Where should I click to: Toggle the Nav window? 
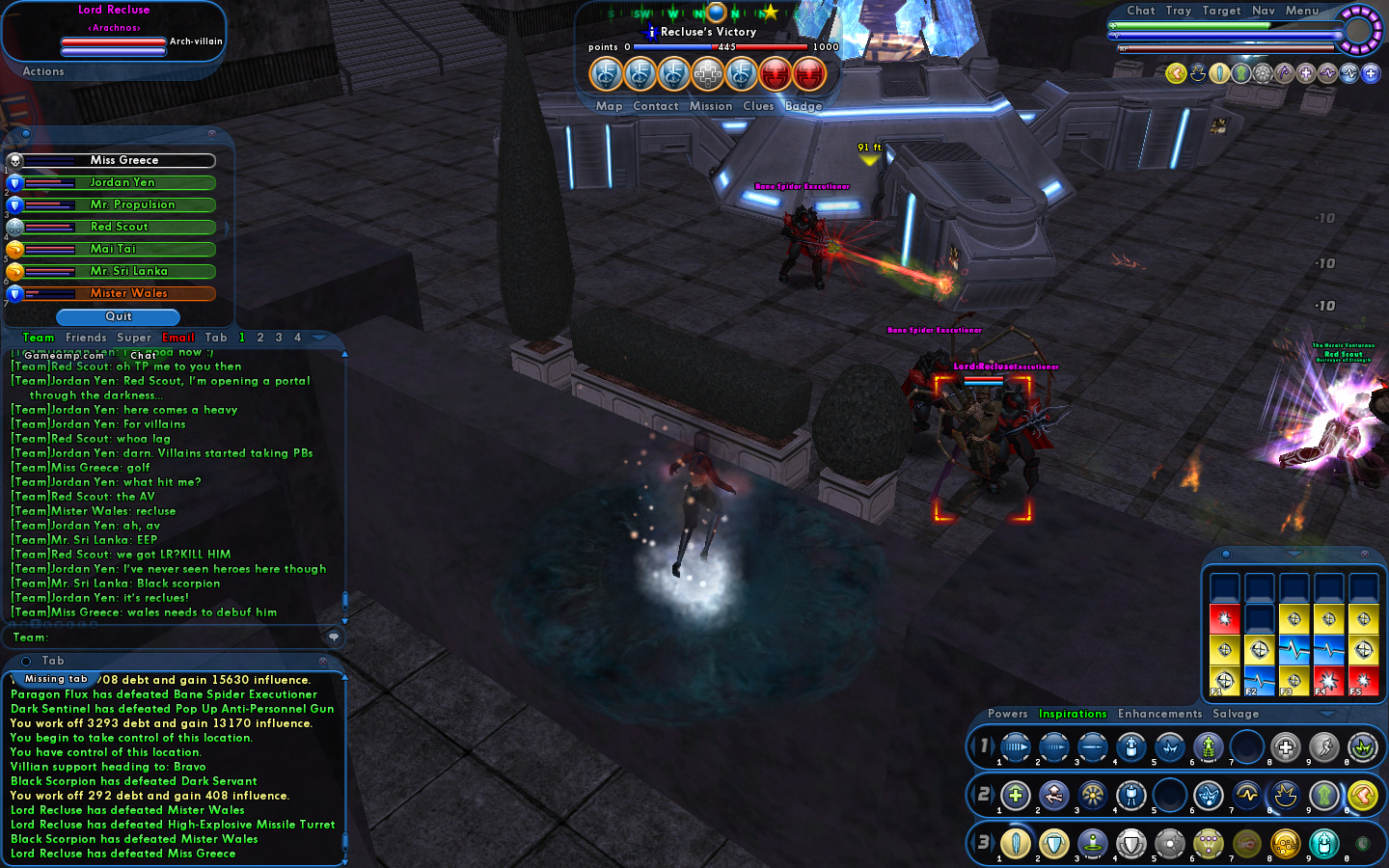click(1264, 11)
